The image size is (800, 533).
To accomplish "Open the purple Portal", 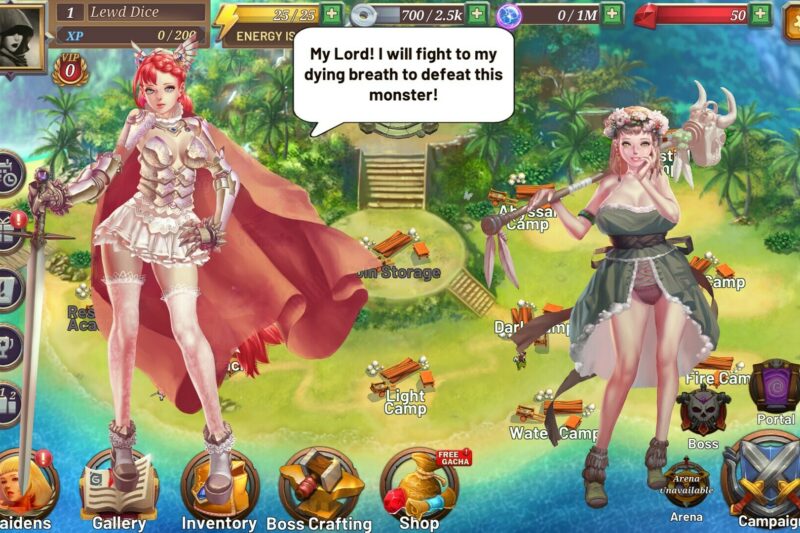I will (x=776, y=388).
